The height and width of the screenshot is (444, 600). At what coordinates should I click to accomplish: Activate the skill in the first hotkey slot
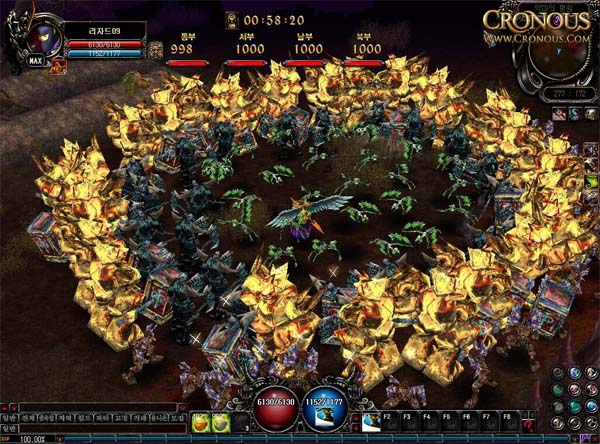[x=371, y=421]
